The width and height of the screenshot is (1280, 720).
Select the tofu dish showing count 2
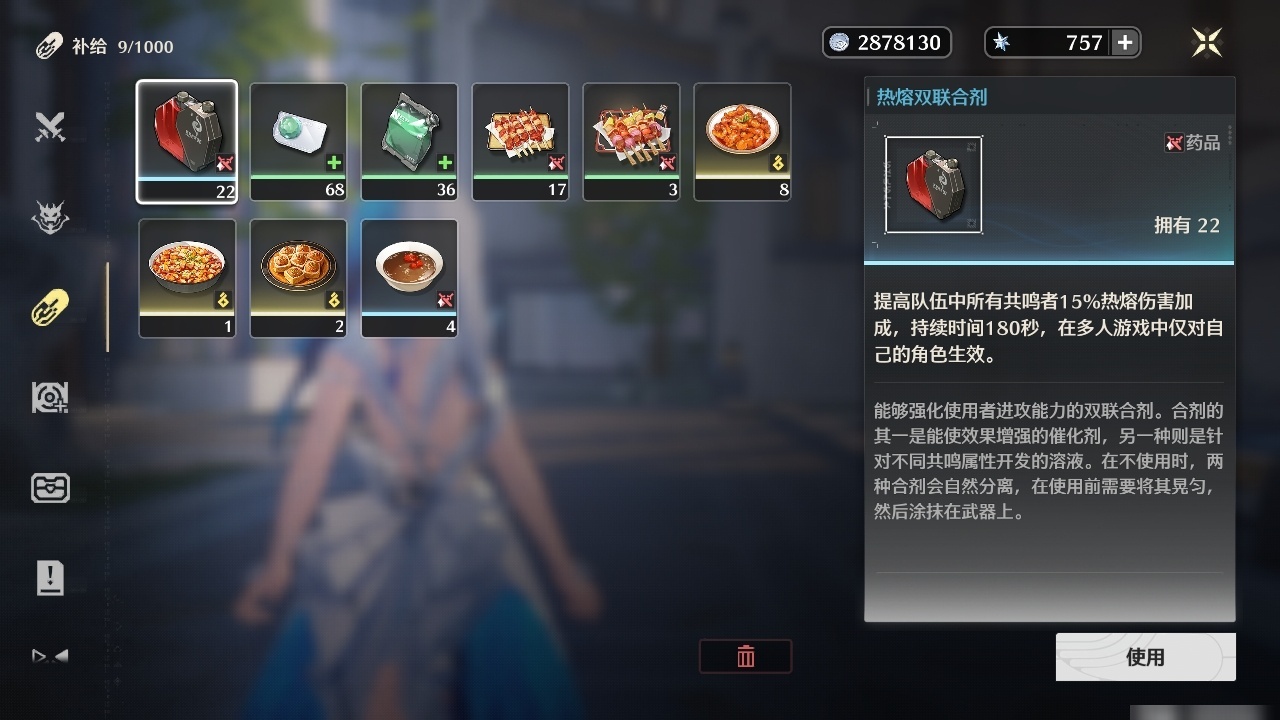click(x=298, y=278)
